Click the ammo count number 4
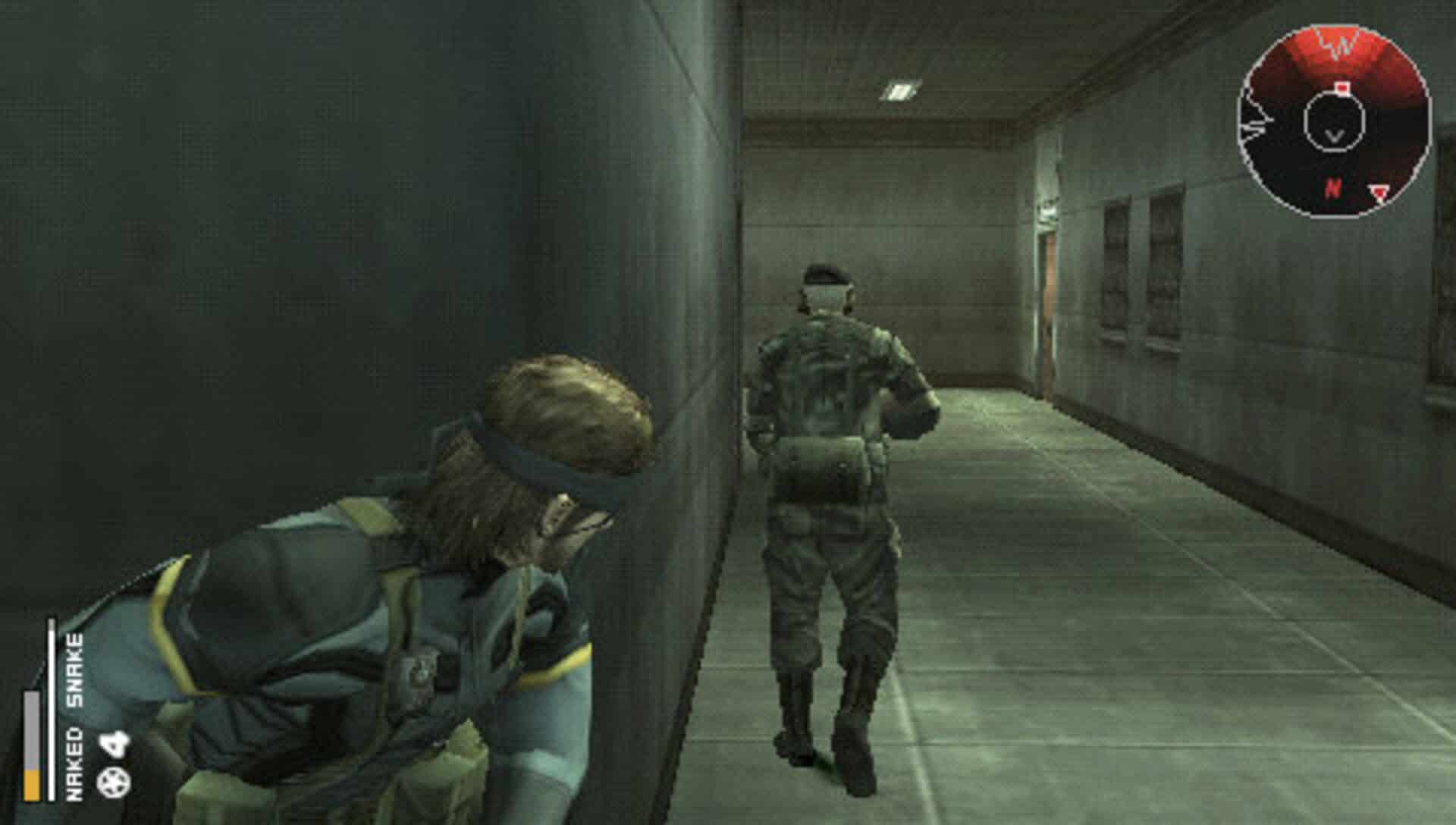The image size is (1456, 825). click(x=112, y=743)
